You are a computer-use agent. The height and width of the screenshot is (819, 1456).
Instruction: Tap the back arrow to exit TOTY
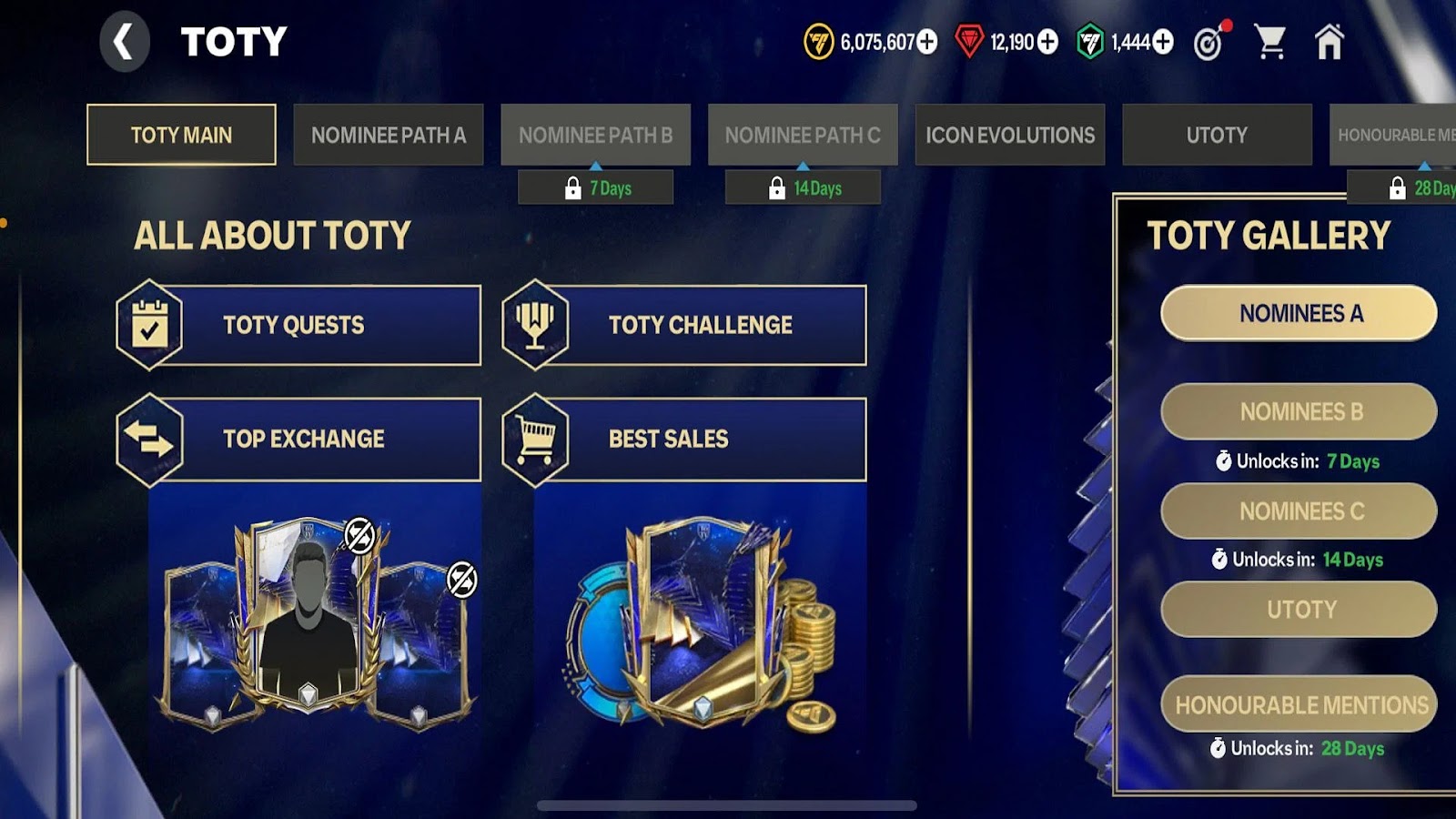125,42
